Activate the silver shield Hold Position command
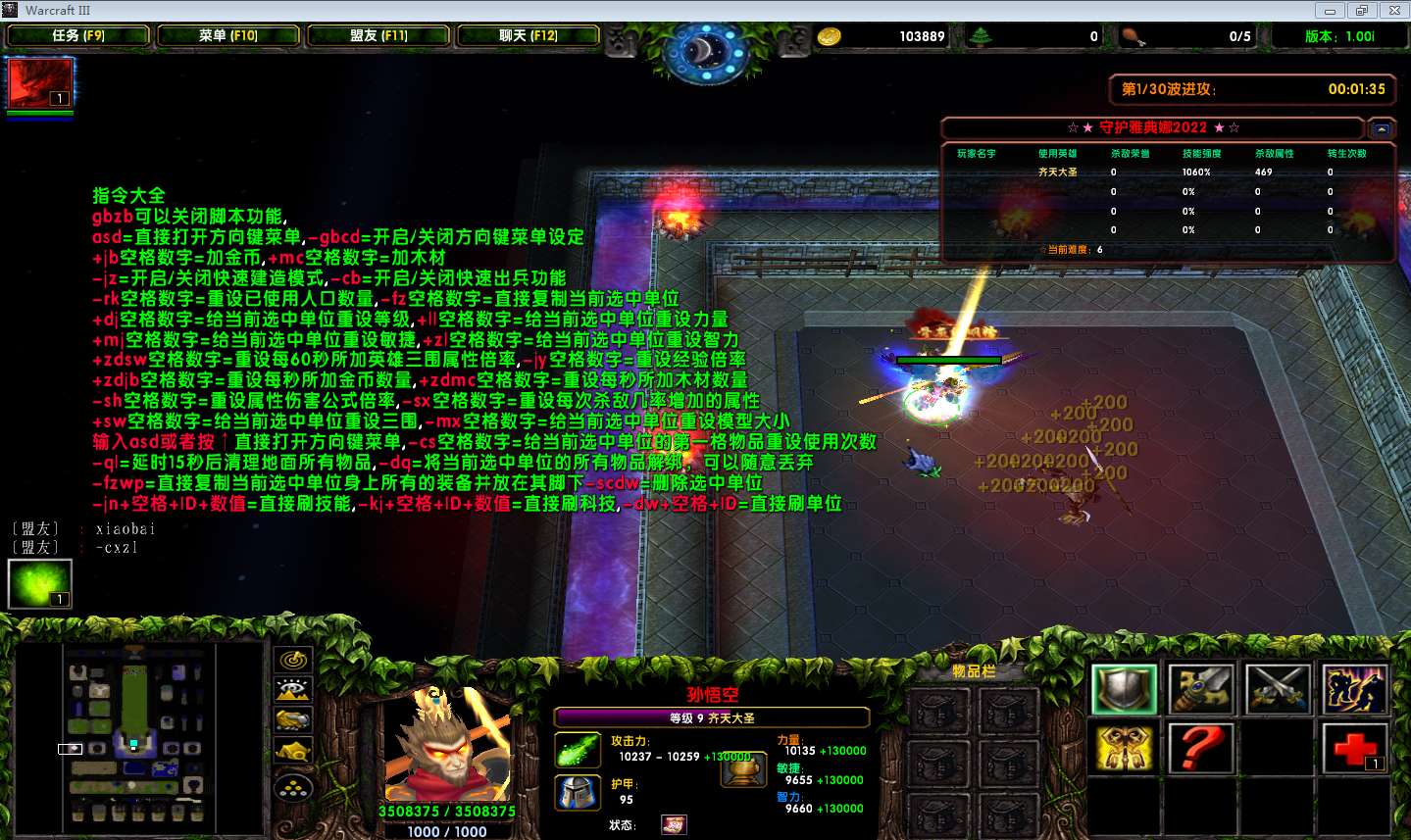The height and width of the screenshot is (840, 1411). click(x=1124, y=689)
